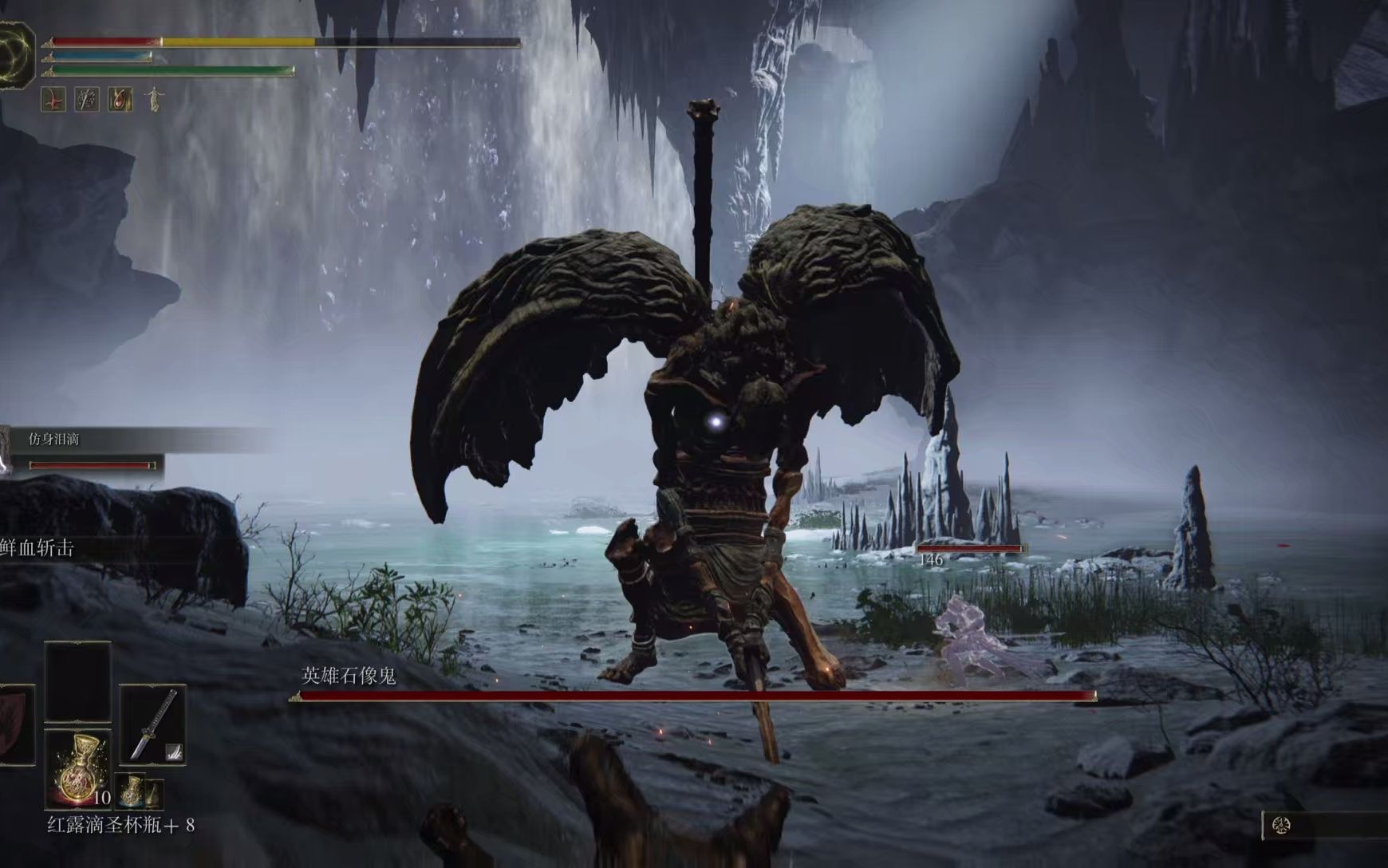Select the Flask of Crimson Tears slot
The width and height of the screenshot is (1388, 868).
tap(78, 767)
